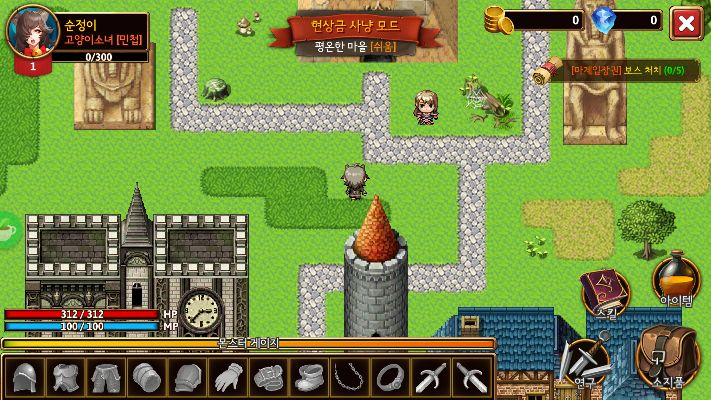This screenshot has height=400, width=711.
Task: Select the necklace equipment slot
Action: click(x=349, y=378)
